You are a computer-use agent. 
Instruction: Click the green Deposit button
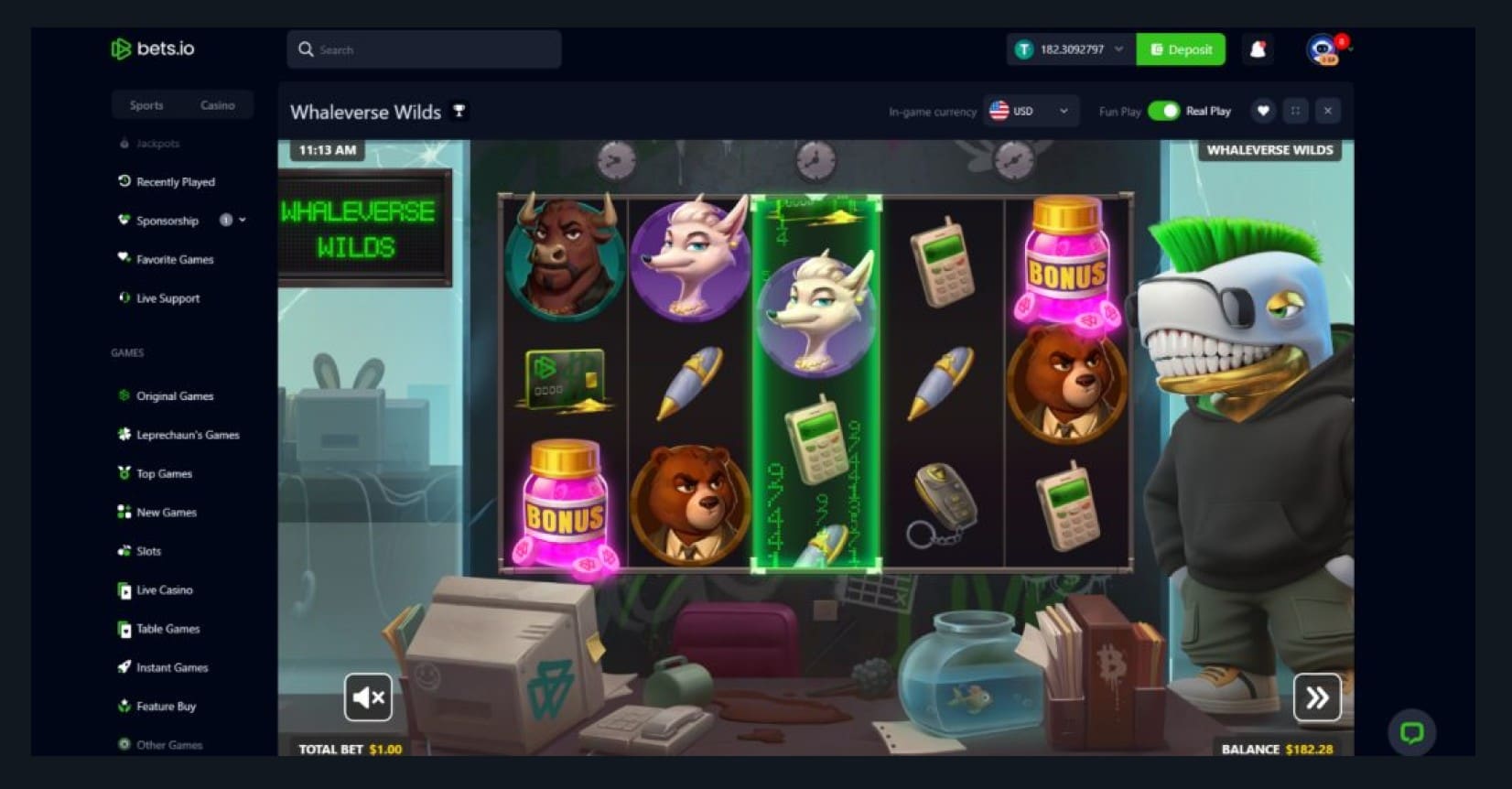[x=1181, y=49]
